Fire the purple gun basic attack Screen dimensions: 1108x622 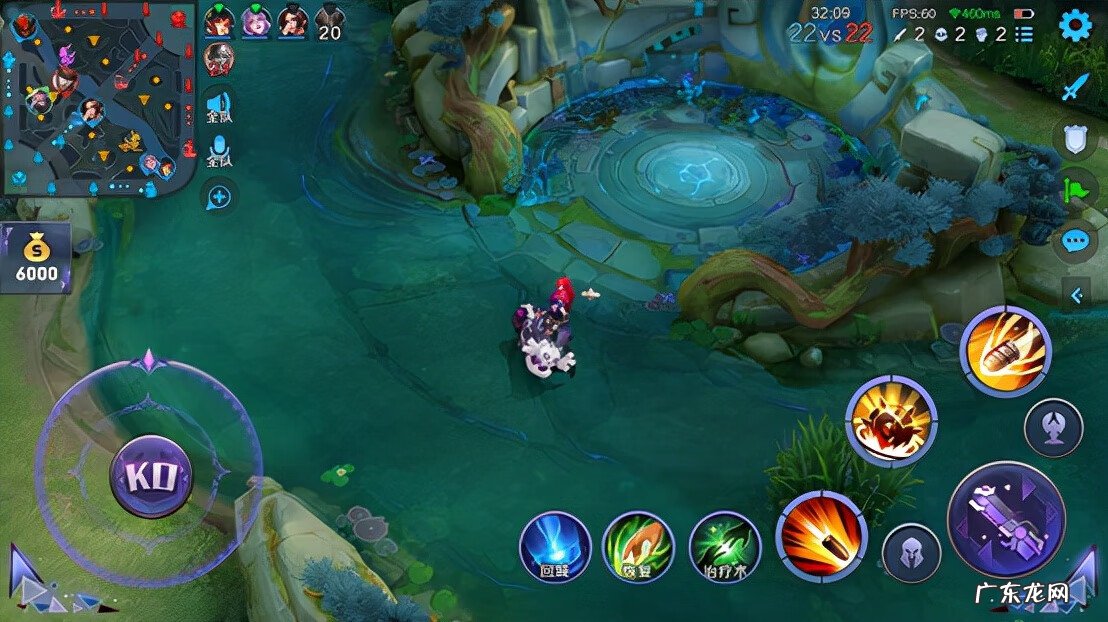point(1006,520)
